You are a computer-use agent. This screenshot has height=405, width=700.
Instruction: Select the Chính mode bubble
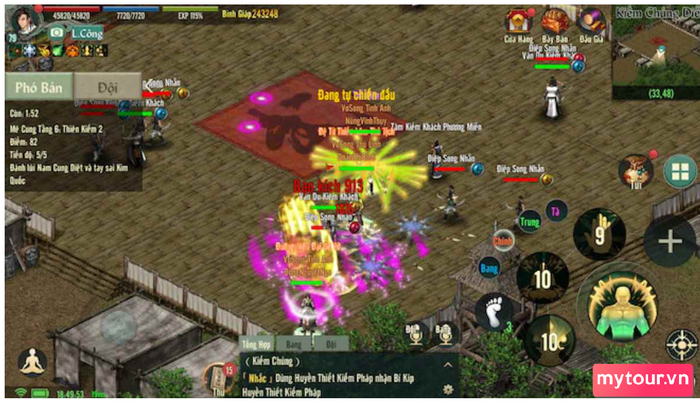point(503,239)
